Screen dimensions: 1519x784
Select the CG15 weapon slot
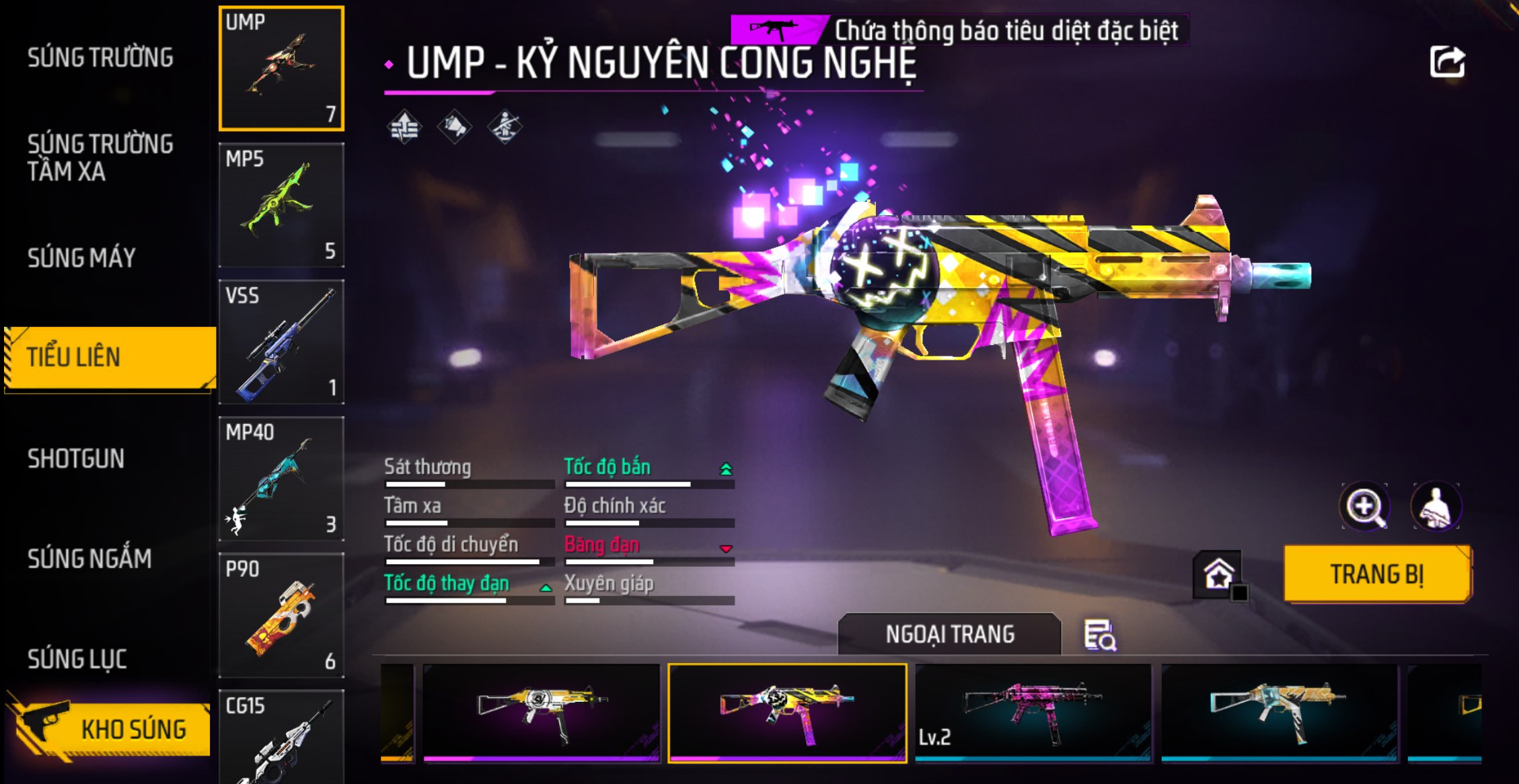pos(281,738)
